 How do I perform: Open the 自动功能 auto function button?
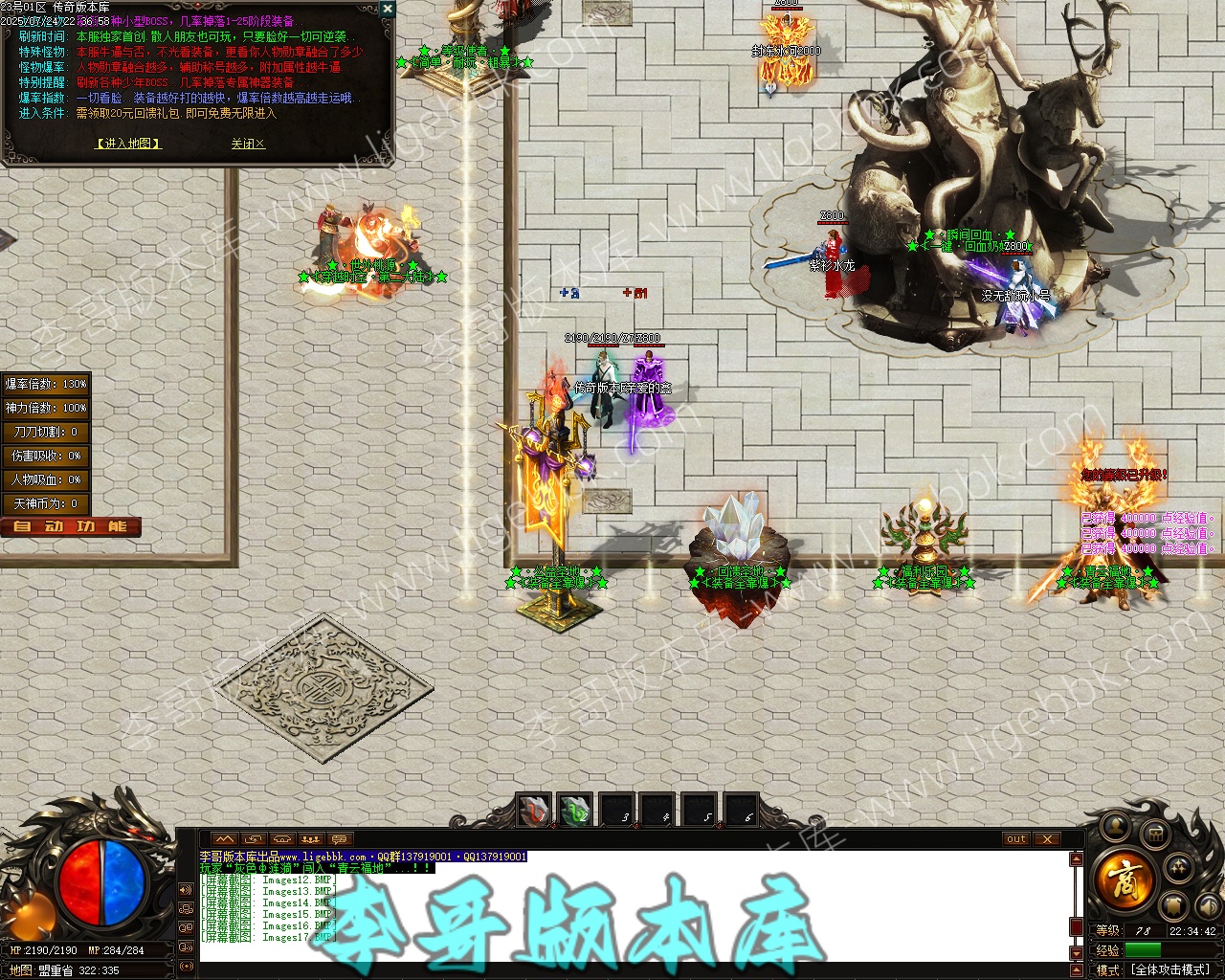[x=71, y=527]
